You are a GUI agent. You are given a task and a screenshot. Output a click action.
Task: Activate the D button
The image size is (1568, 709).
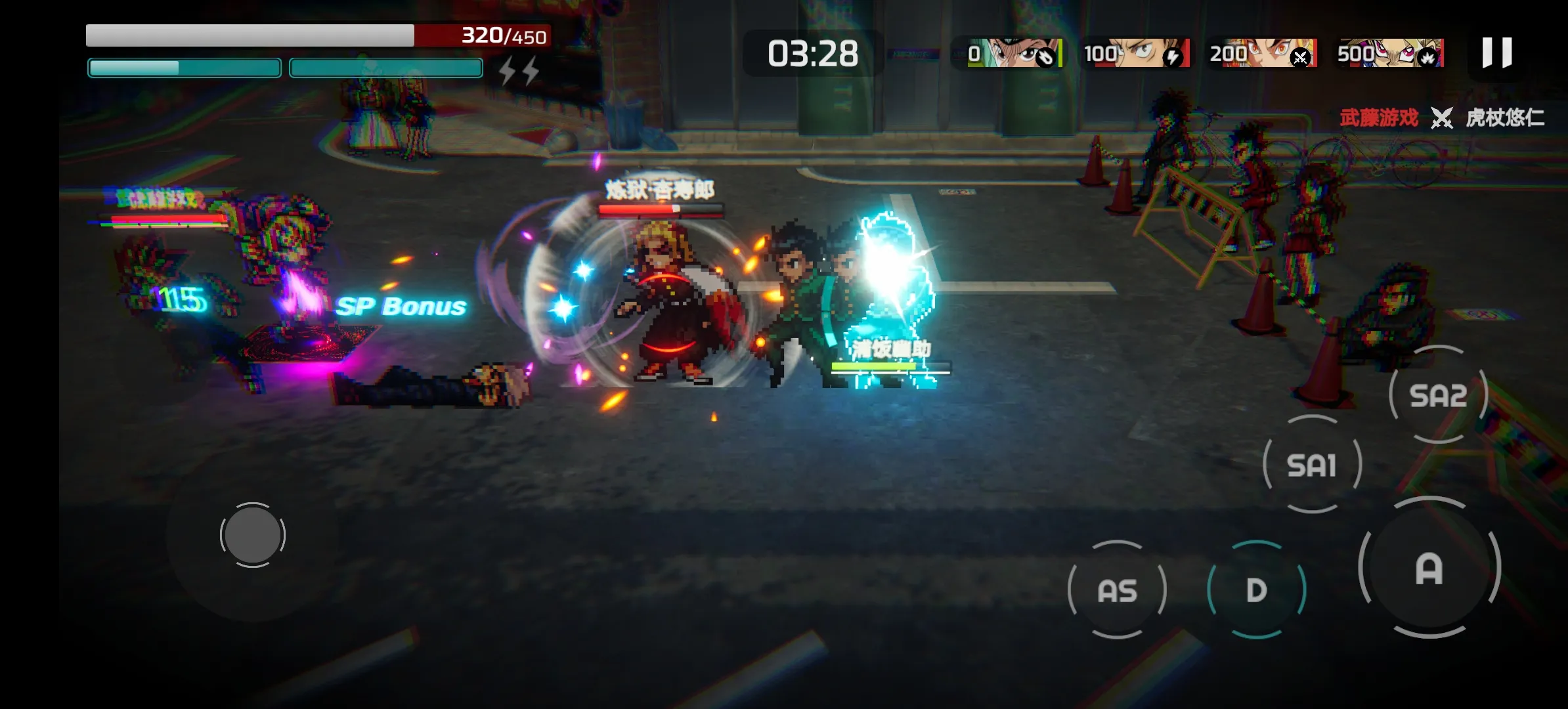click(x=1256, y=590)
